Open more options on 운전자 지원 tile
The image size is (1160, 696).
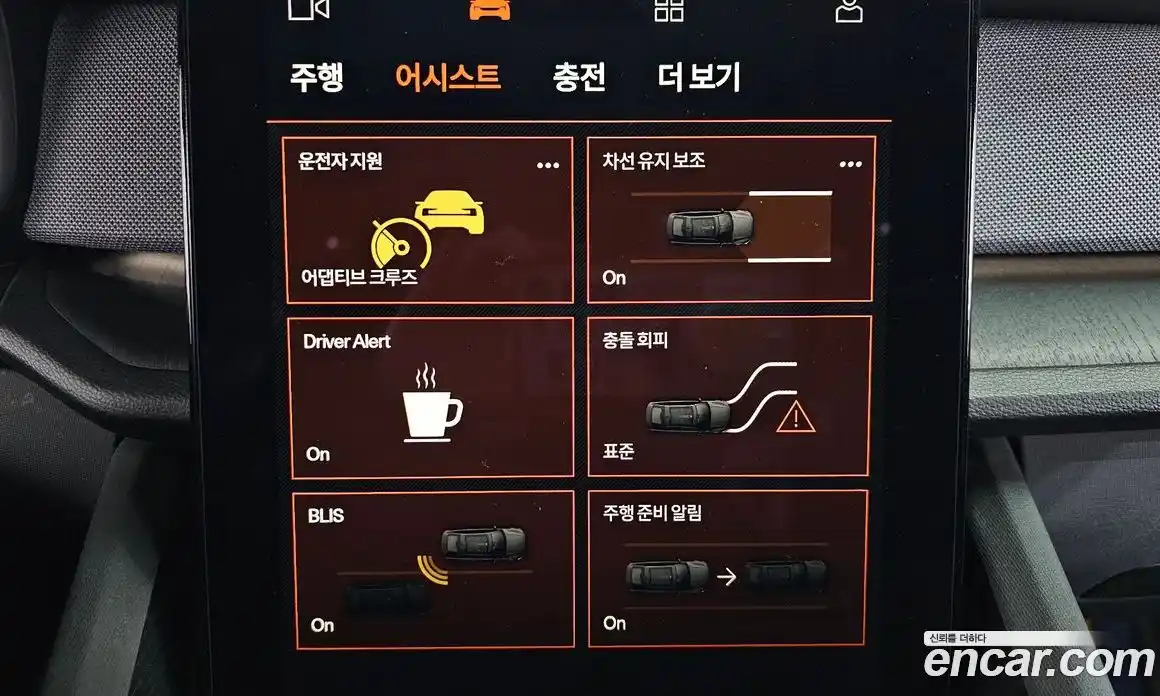(x=548, y=165)
